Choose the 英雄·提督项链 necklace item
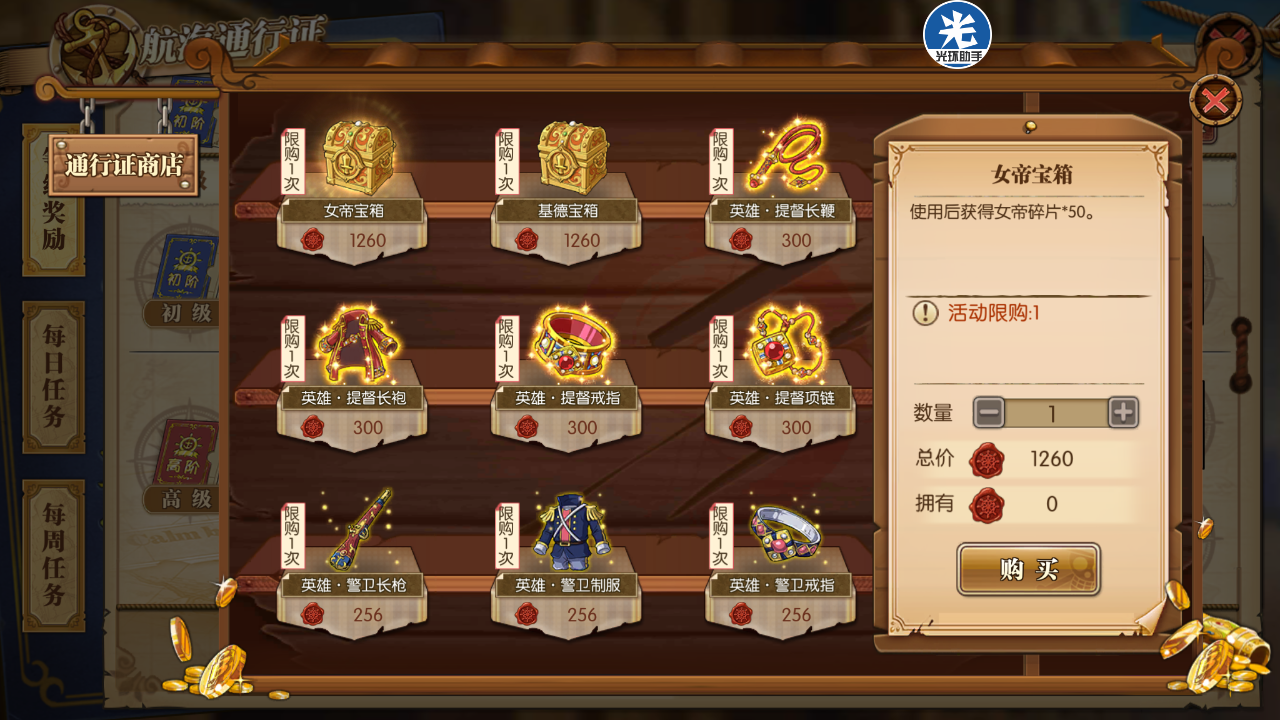 [782, 351]
